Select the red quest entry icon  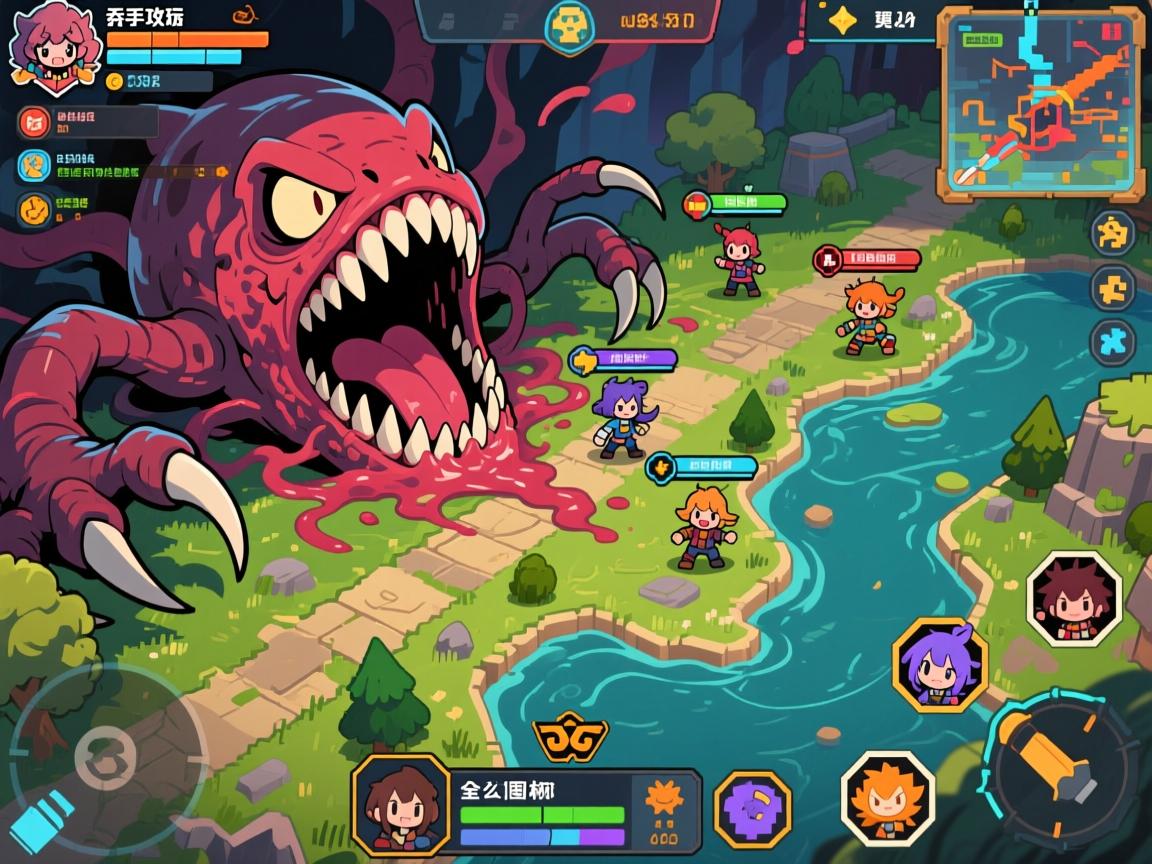pyautogui.click(x=35, y=122)
